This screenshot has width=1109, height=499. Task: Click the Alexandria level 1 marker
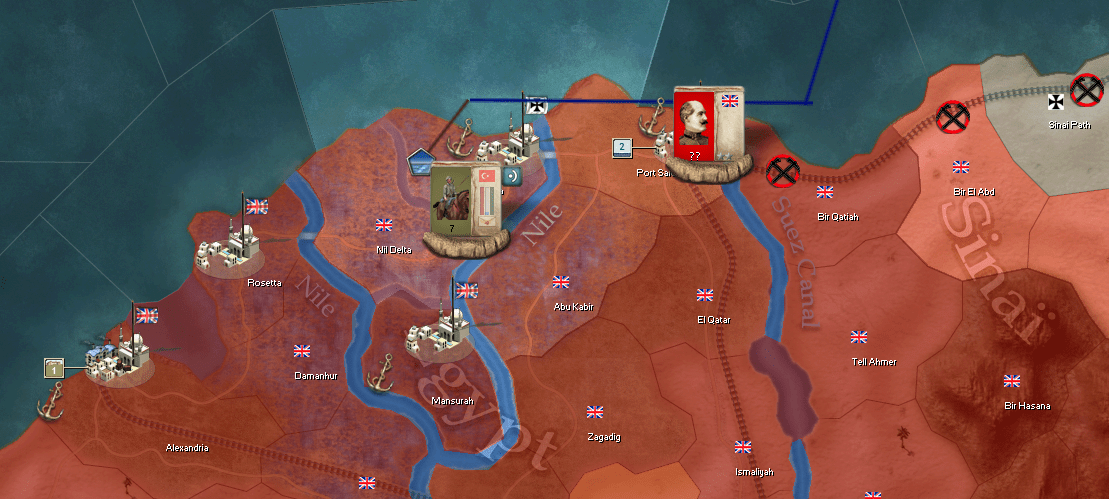[x=54, y=368]
